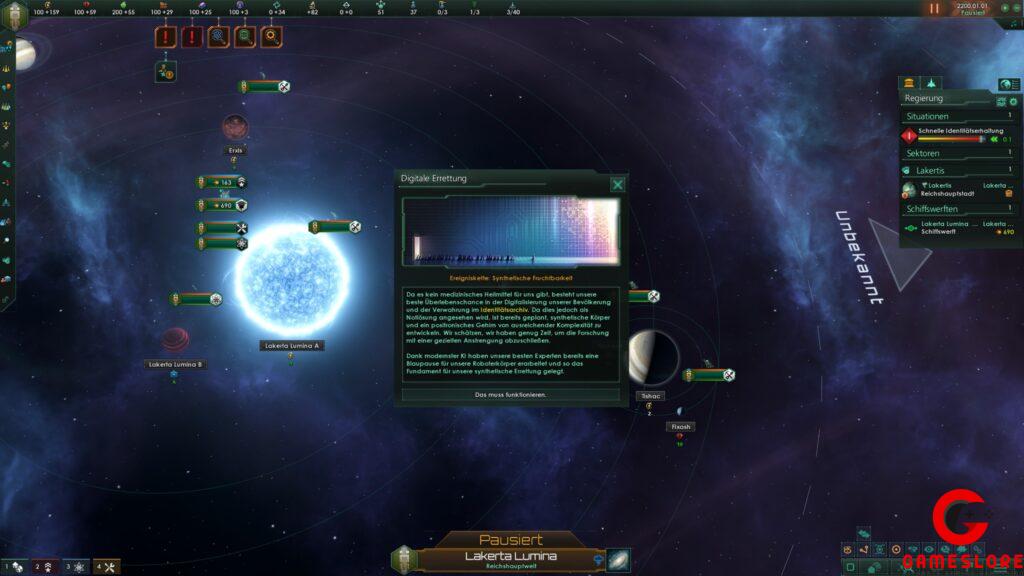Confirm with "Das muss funktionieren."
This screenshot has width=1024, height=576.
511,395
